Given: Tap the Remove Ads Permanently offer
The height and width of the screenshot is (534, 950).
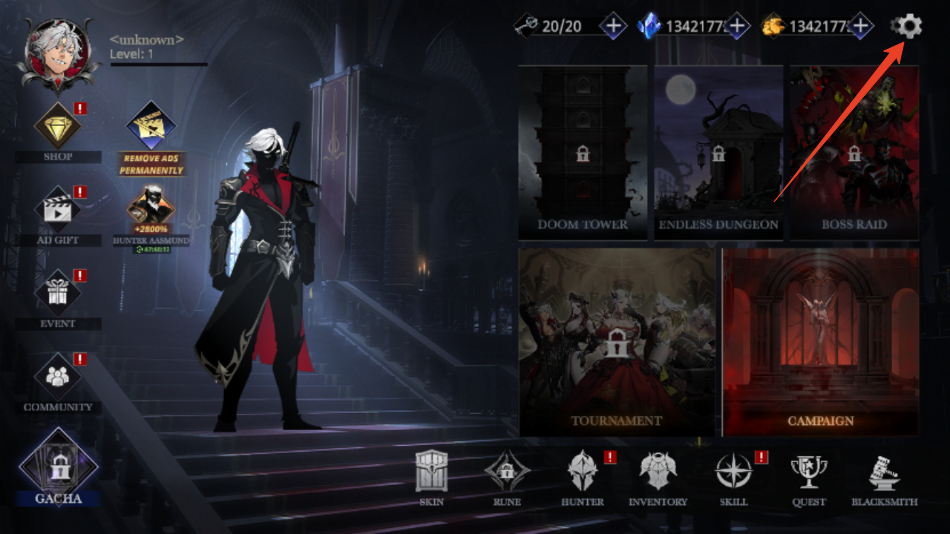Looking at the screenshot, I should pyautogui.click(x=152, y=137).
